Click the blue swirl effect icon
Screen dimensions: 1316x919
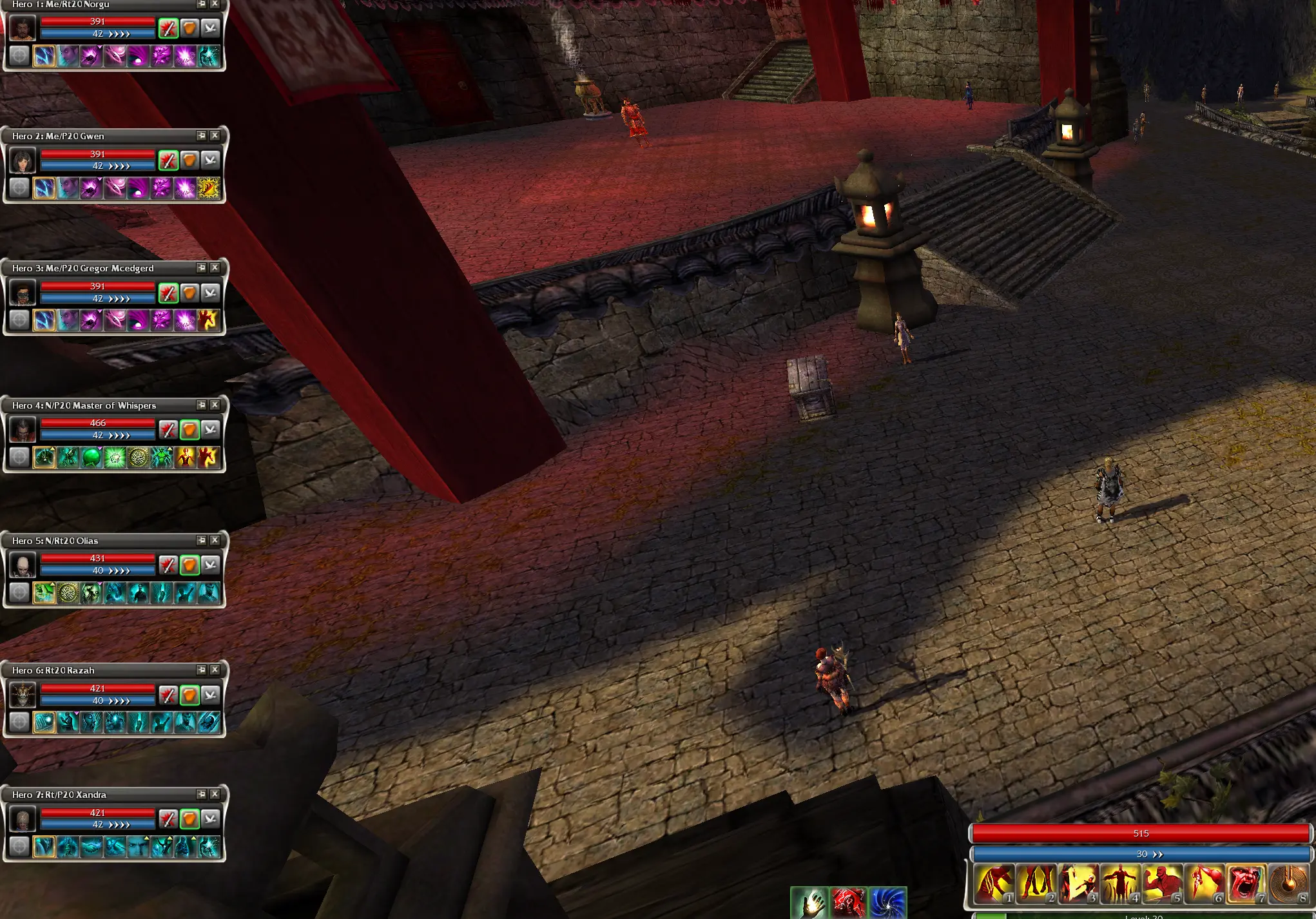[x=887, y=902]
